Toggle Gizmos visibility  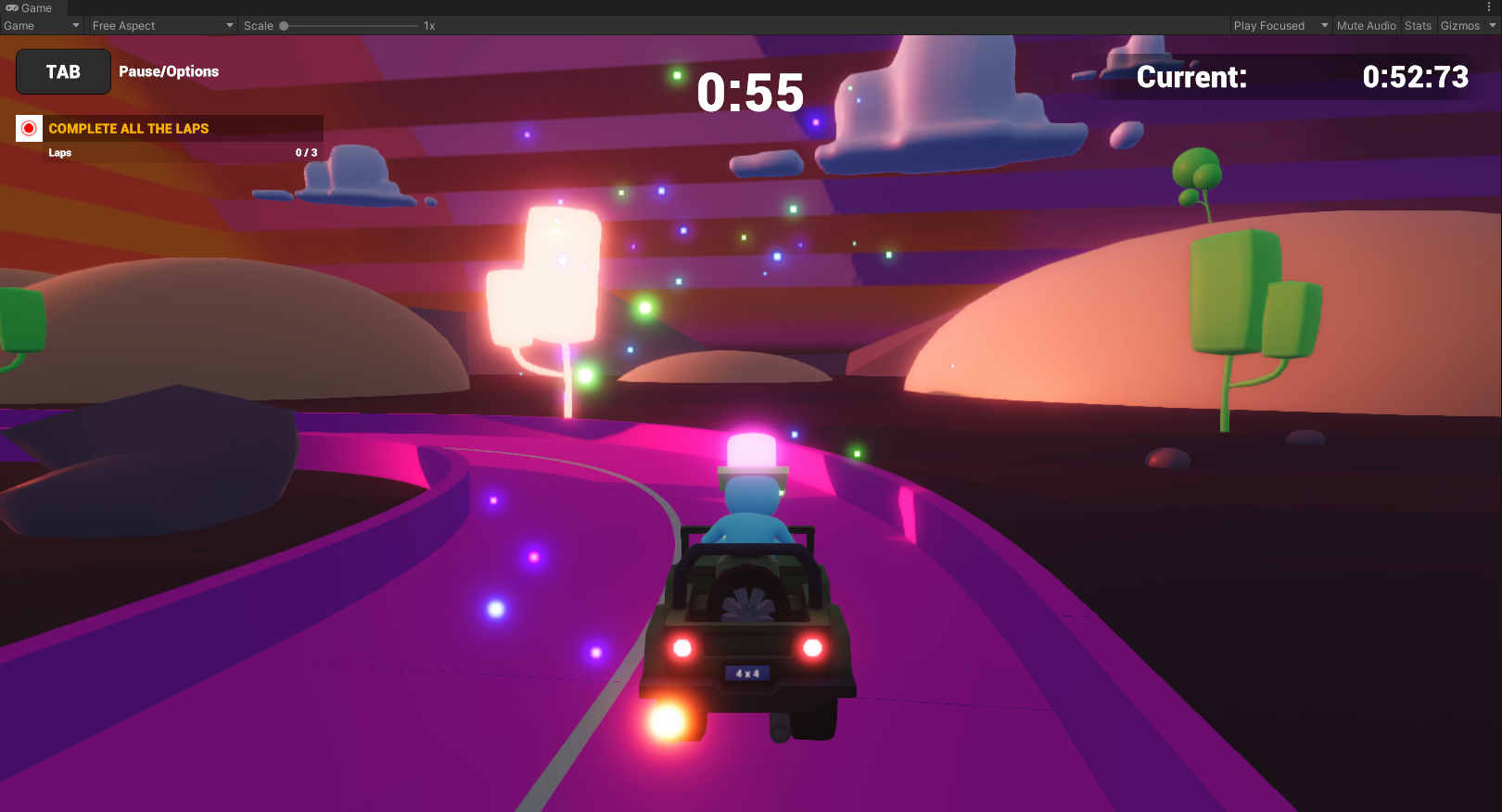1460,25
